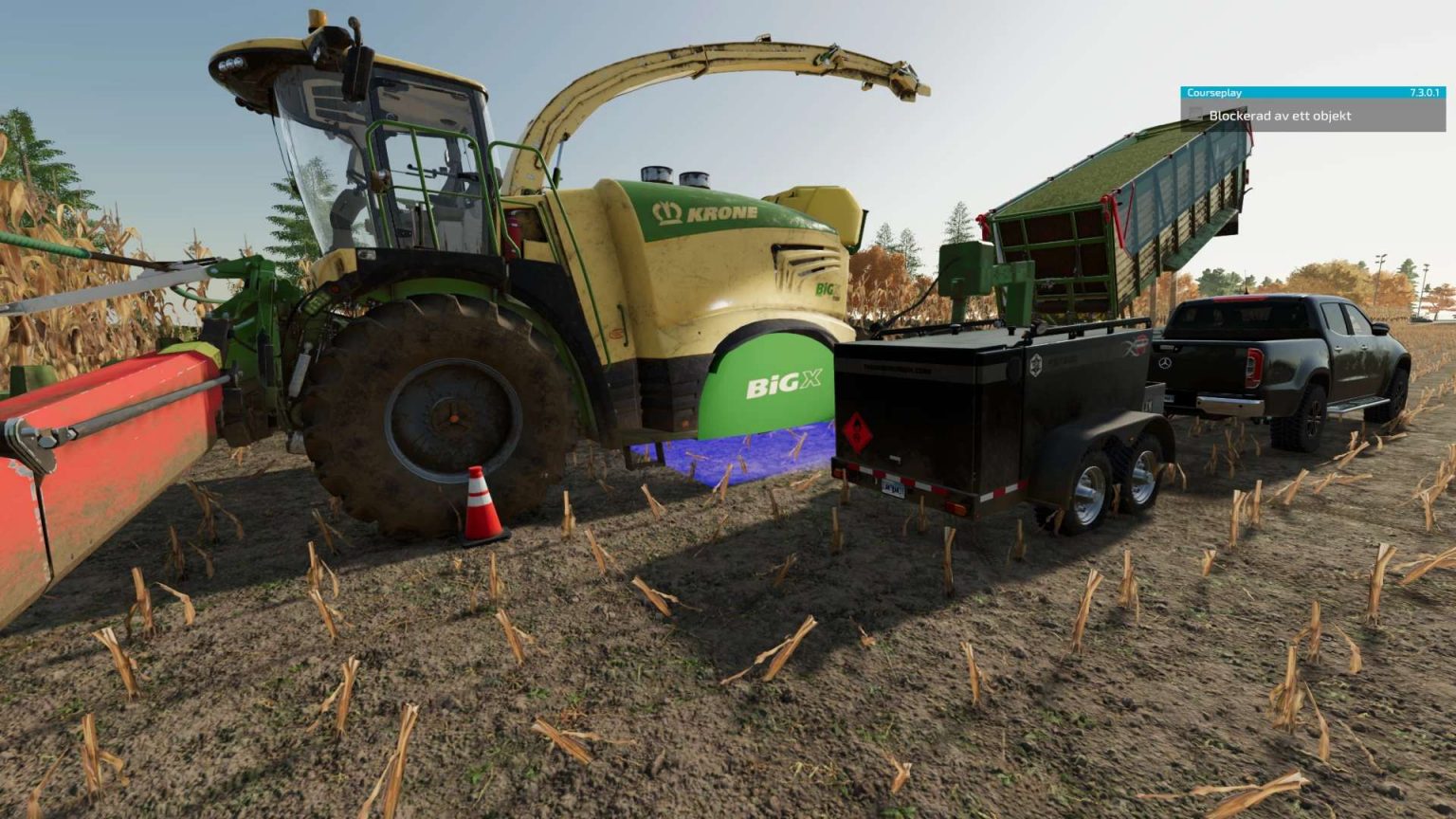Click the Krone crown logo on the harvester
This screenshot has height=819, width=1456.
(666, 210)
